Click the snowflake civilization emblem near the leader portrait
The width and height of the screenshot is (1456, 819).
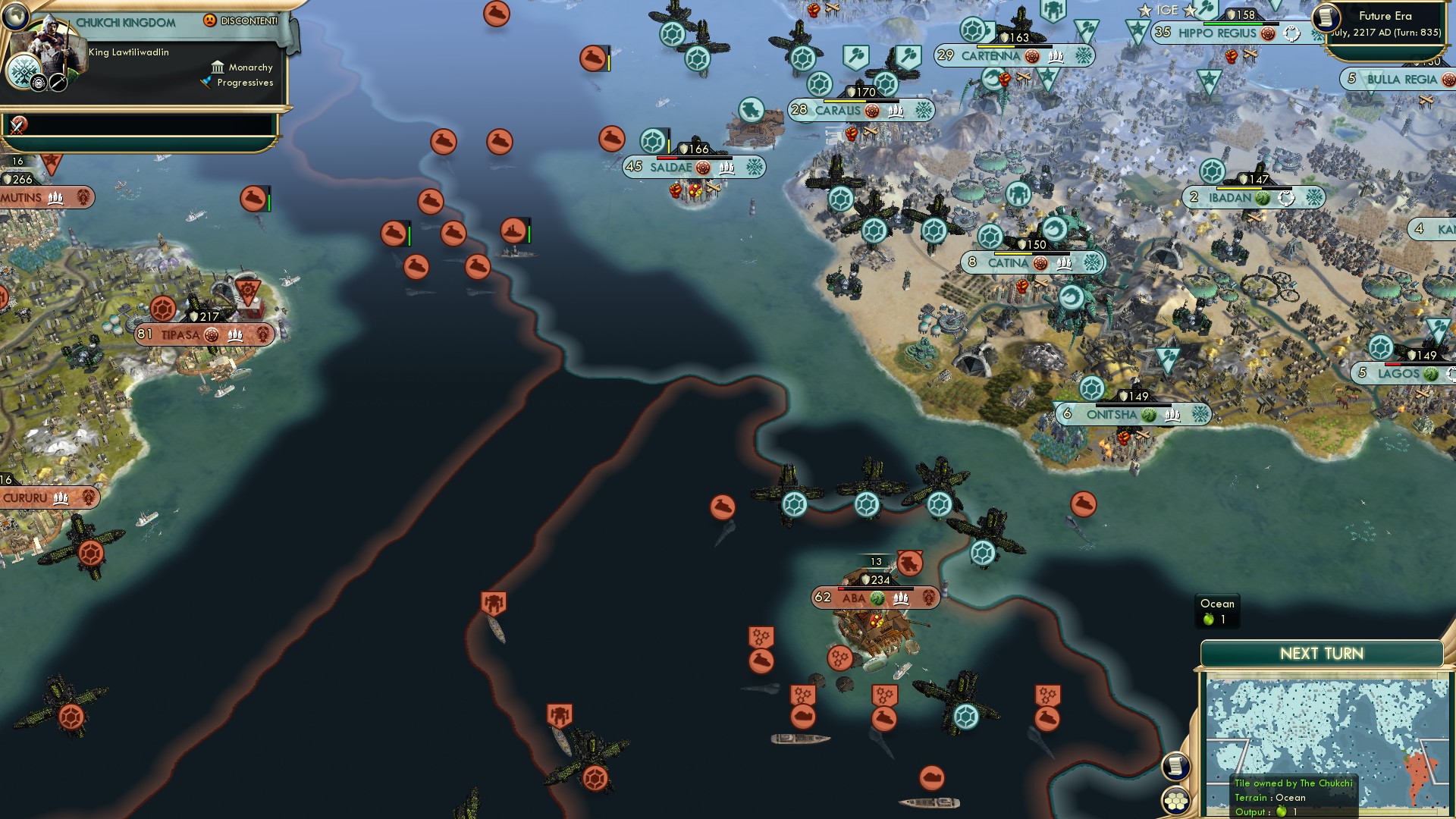(24, 71)
